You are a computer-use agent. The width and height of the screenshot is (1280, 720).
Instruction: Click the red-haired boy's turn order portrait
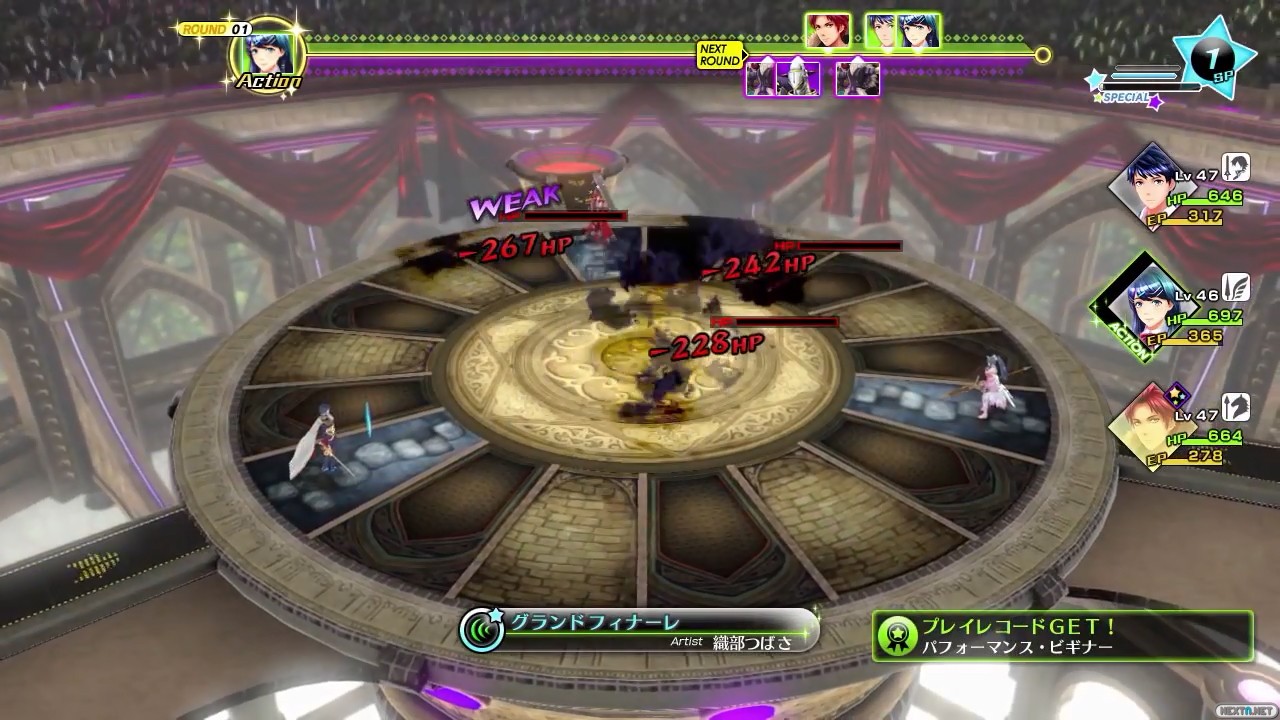tap(828, 31)
